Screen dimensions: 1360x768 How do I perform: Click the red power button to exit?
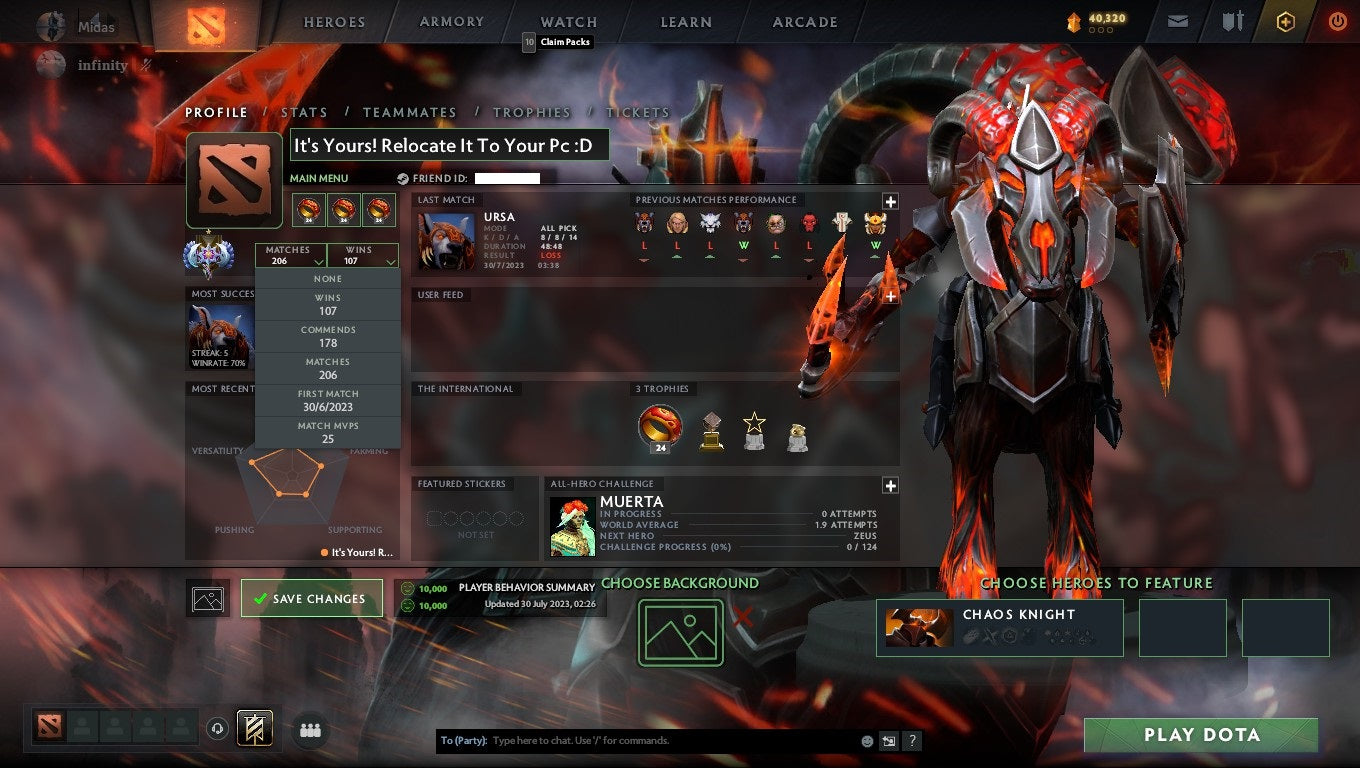point(1337,21)
